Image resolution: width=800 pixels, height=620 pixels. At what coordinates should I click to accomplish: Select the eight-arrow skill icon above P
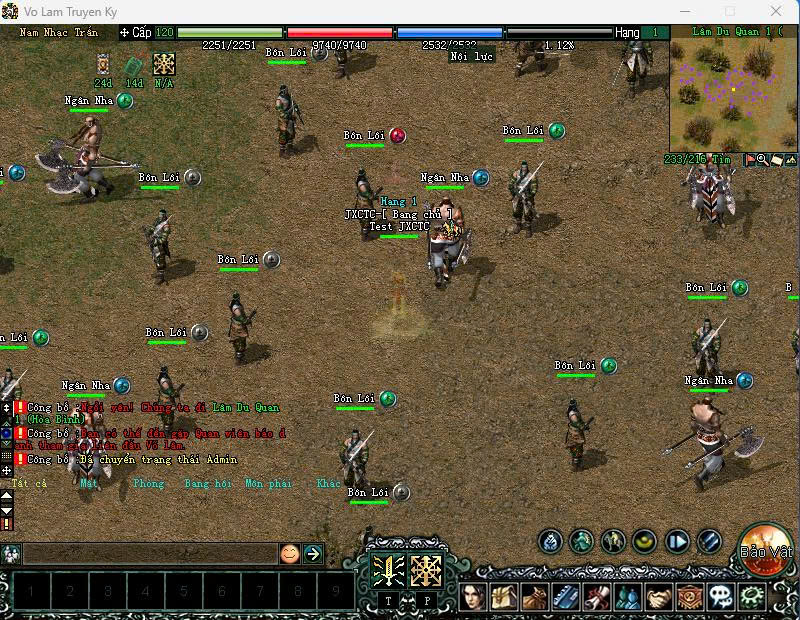point(427,570)
